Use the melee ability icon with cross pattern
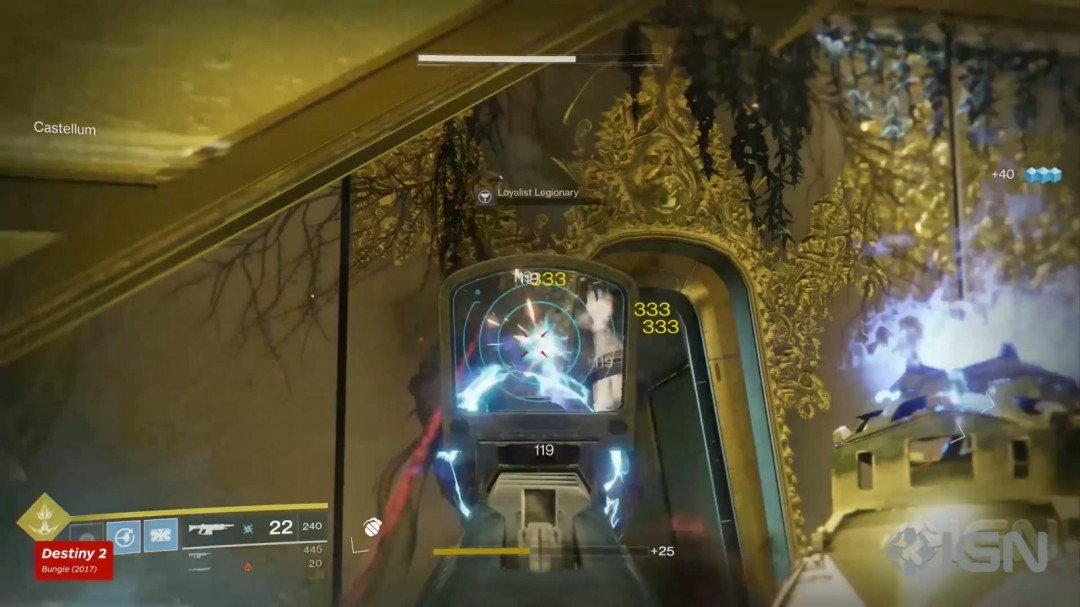 pos(160,535)
